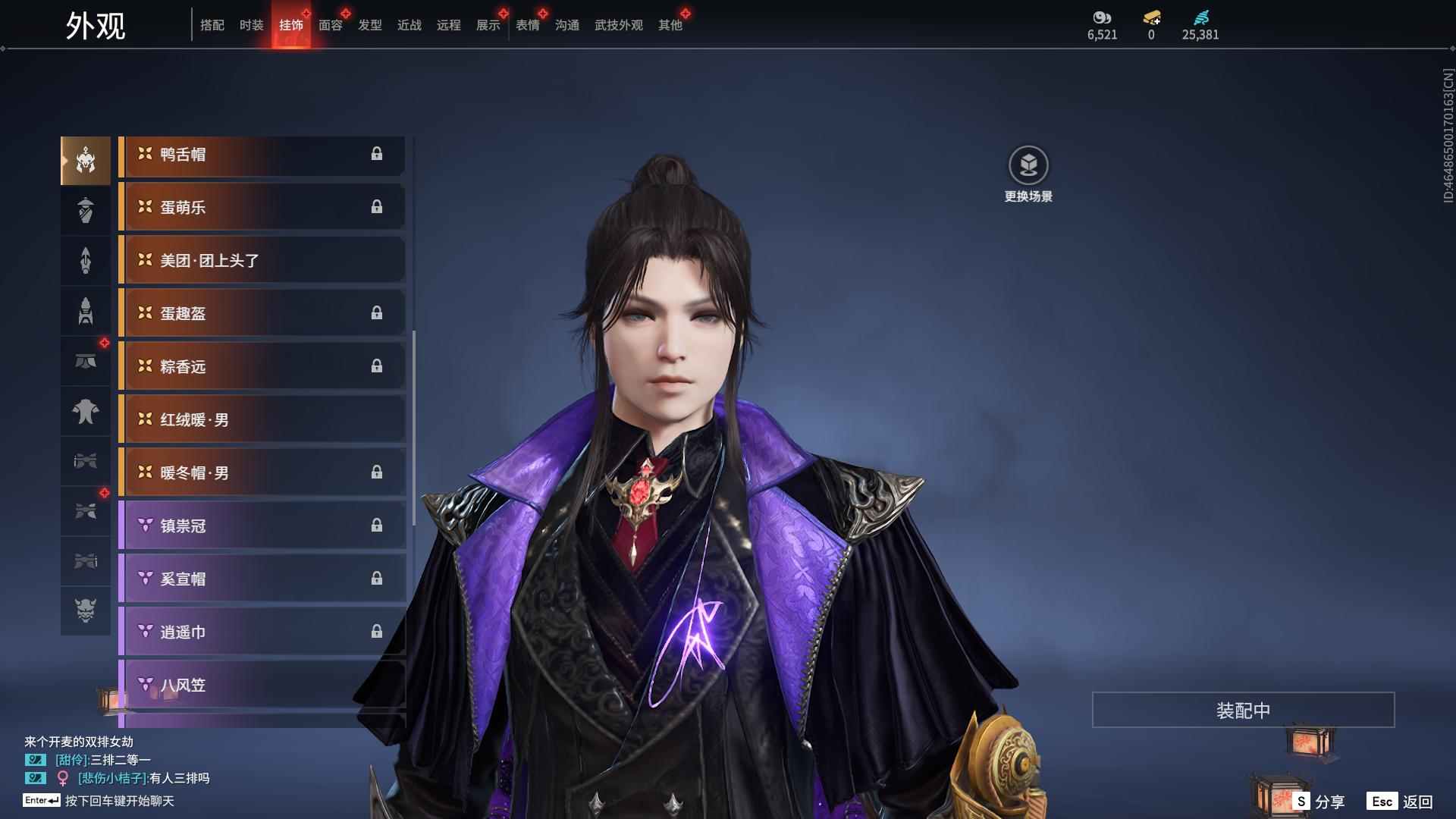Choose the 其他 tab

[670, 25]
